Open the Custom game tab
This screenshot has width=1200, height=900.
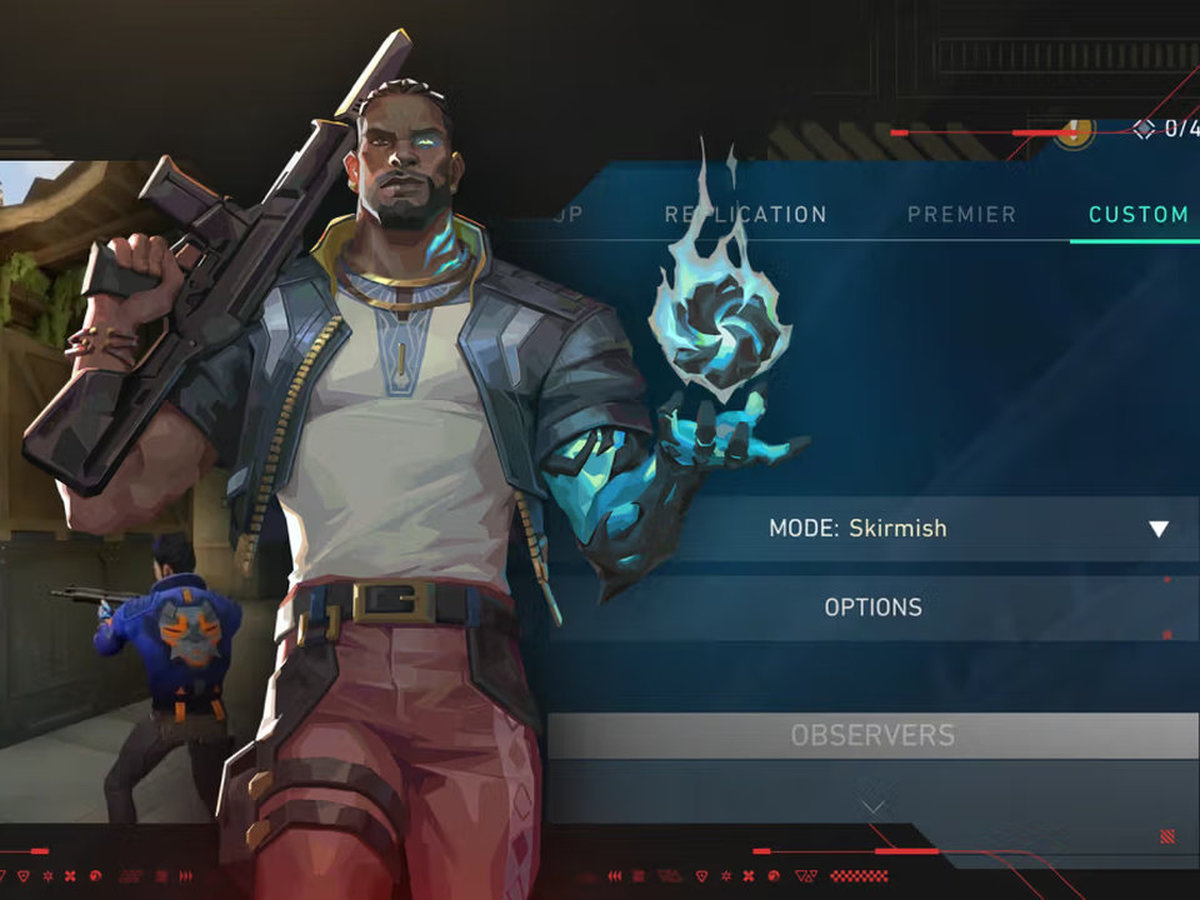coord(1138,214)
